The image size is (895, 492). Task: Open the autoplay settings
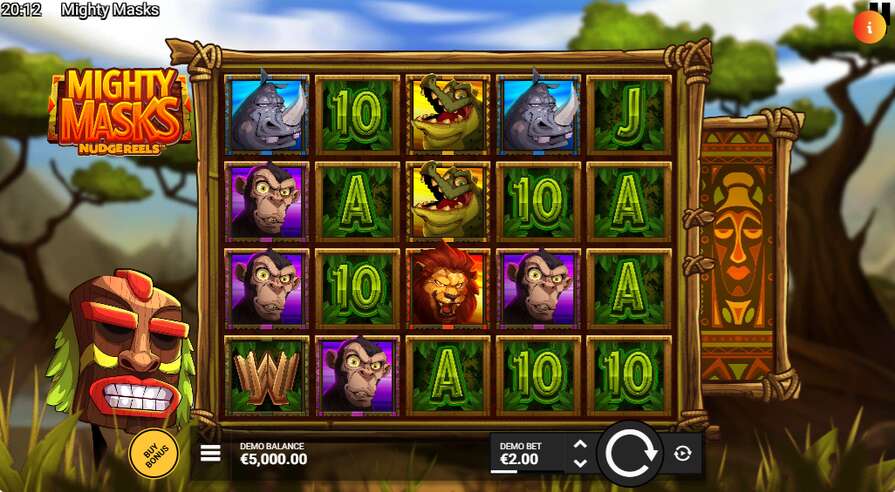pyautogui.click(x=683, y=454)
